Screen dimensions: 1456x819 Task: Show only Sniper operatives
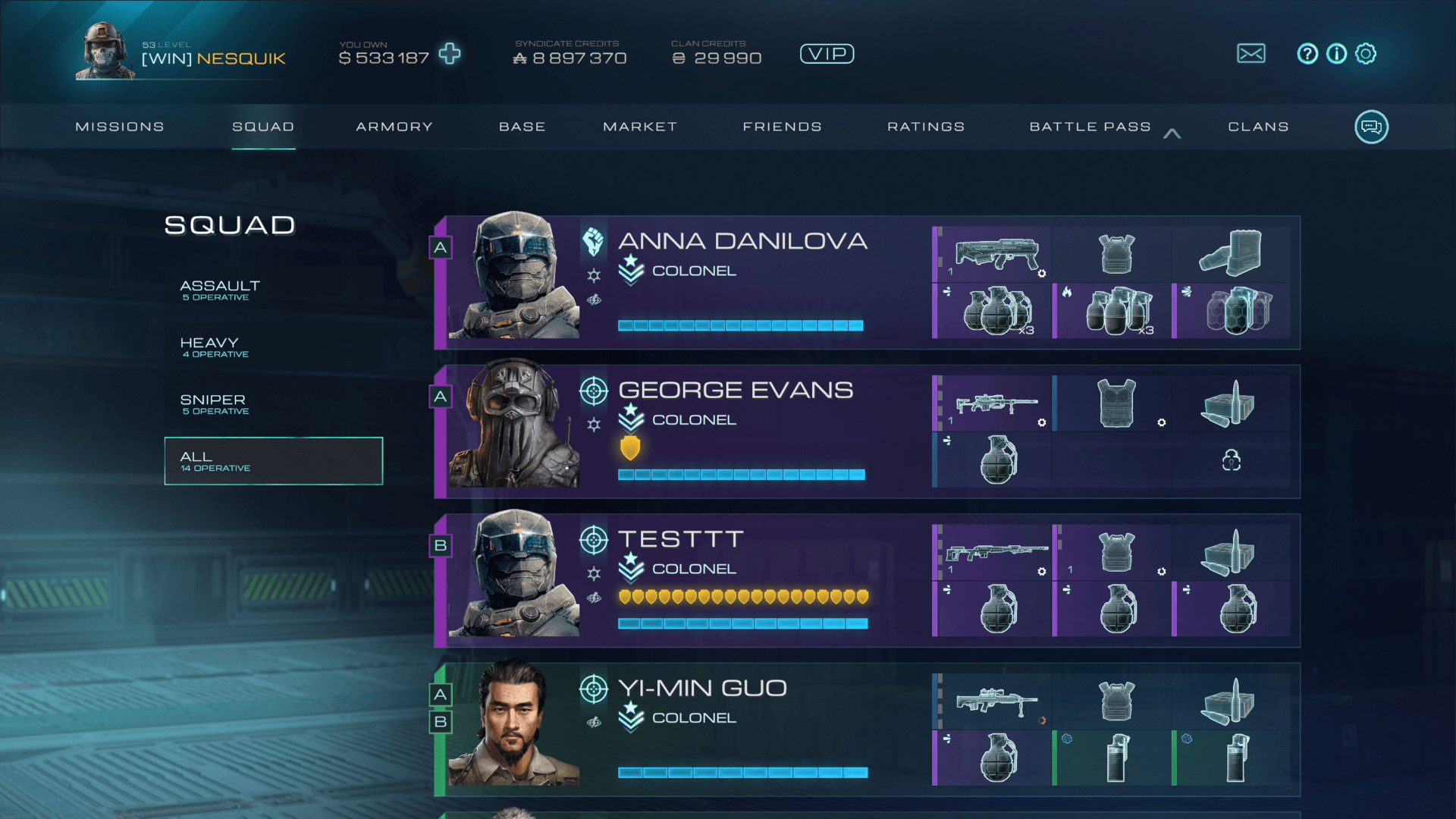click(215, 403)
